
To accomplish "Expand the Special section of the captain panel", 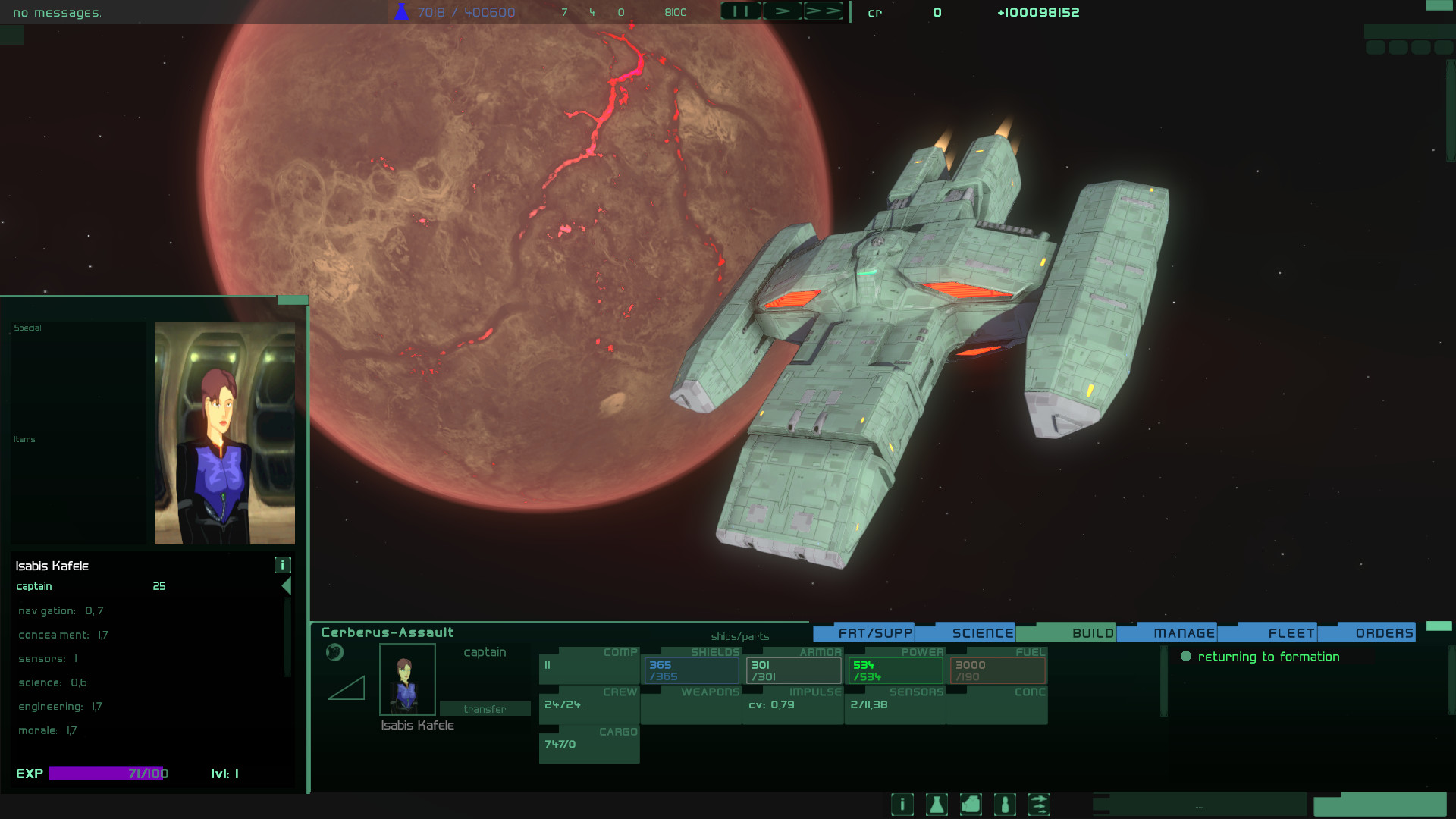I will 27,328.
